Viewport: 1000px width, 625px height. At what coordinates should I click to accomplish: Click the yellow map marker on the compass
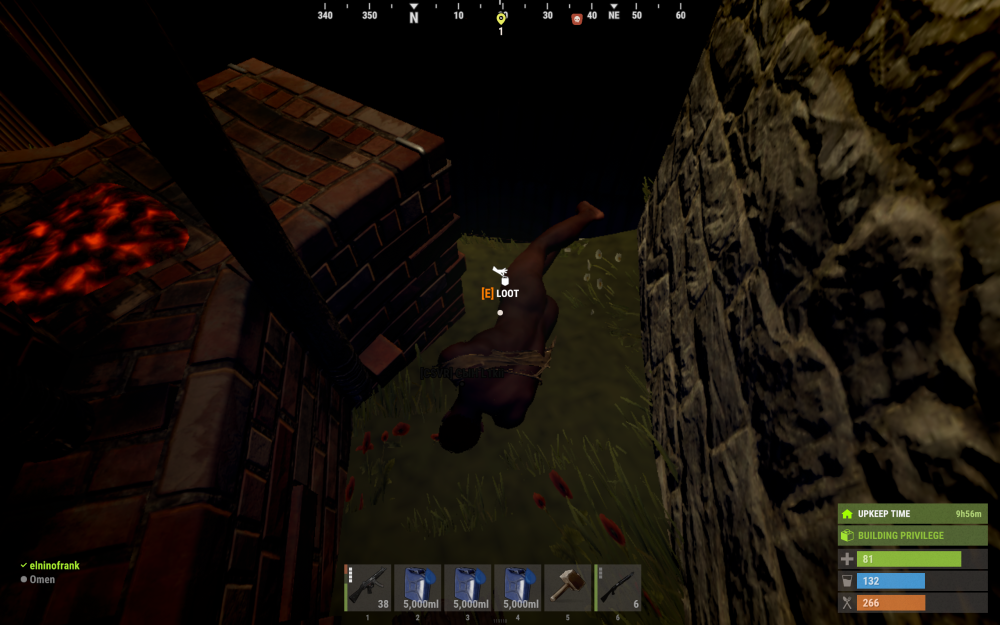click(501, 18)
